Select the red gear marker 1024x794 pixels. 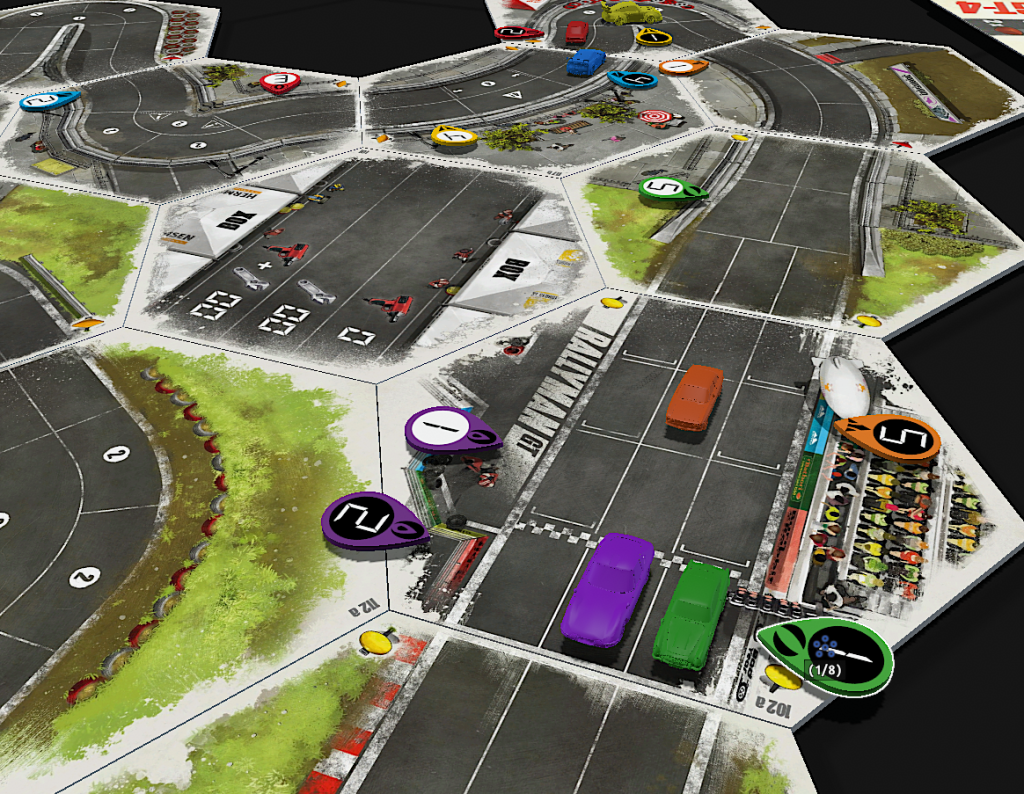click(x=279, y=82)
